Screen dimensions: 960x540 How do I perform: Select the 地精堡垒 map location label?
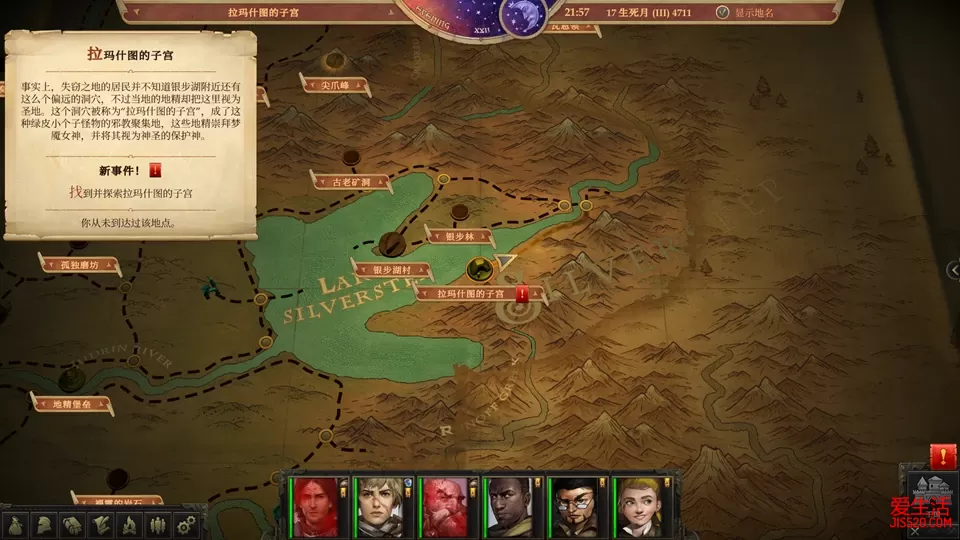70,404
